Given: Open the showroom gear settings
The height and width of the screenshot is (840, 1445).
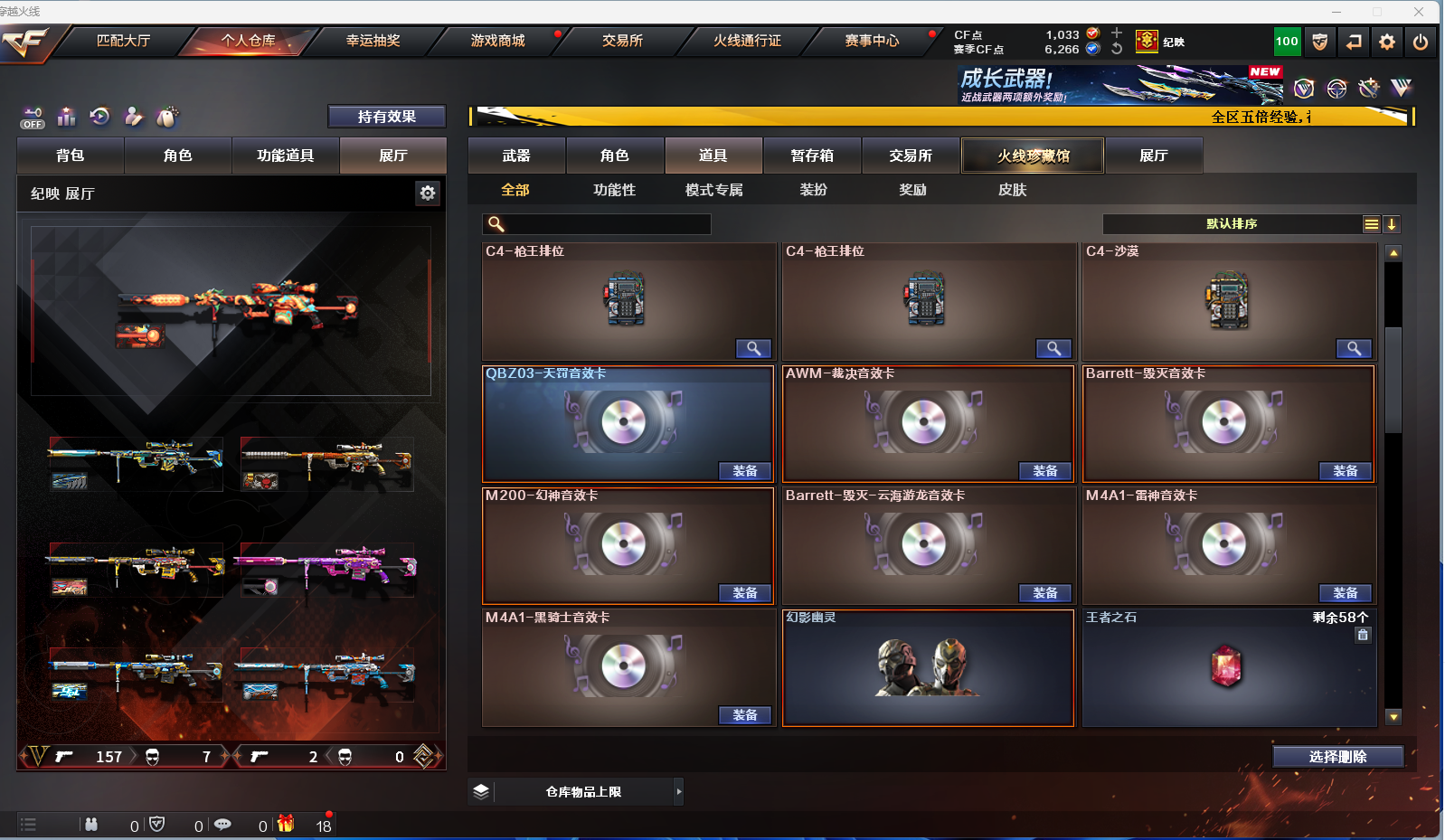Looking at the screenshot, I should pyautogui.click(x=428, y=193).
